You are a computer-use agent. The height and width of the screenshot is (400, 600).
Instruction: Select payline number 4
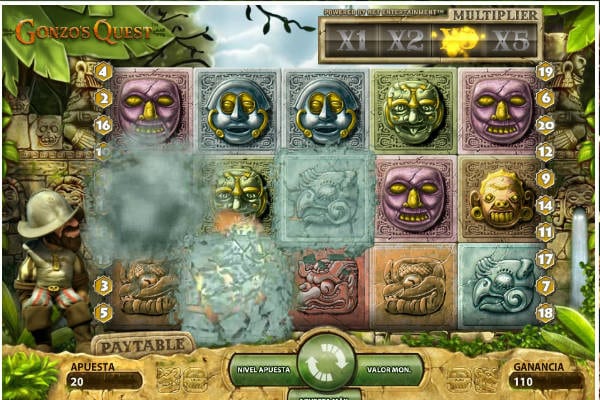pyautogui.click(x=103, y=71)
